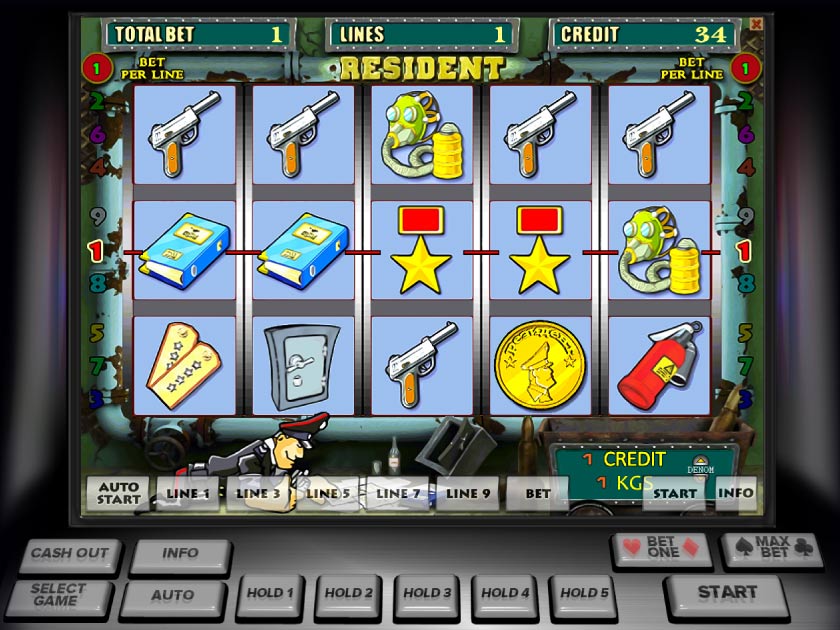The width and height of the screenshot is (840, 630).
Task: Open the INFO button beside CASH OUT
Action: 180,554
